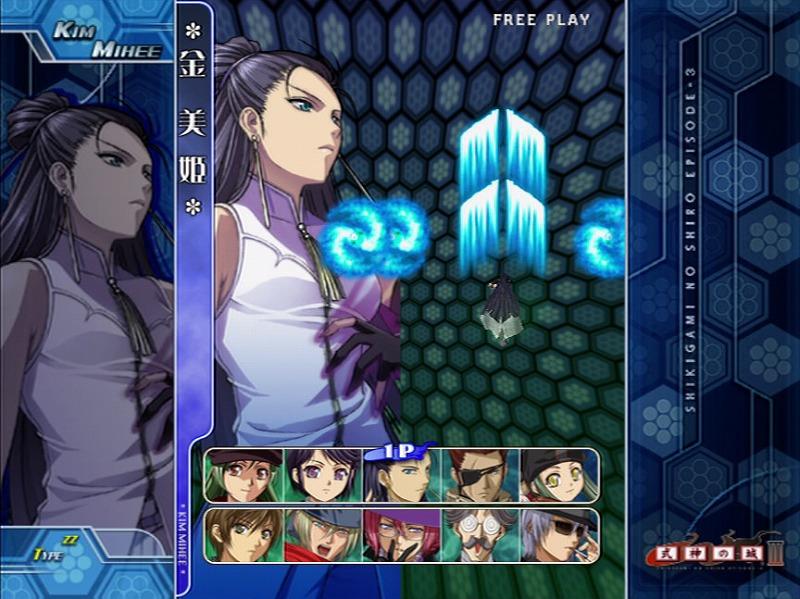Choose the yellow-eyed girl in black hat

[558, 475]
